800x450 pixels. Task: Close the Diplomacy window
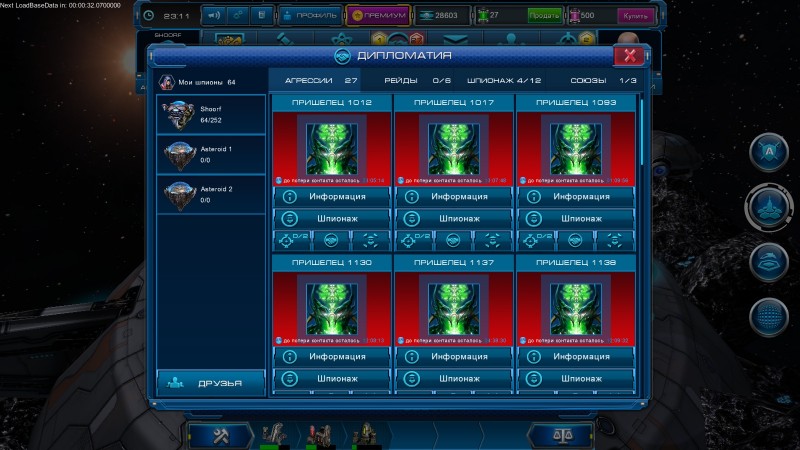[x=627, y=56]
